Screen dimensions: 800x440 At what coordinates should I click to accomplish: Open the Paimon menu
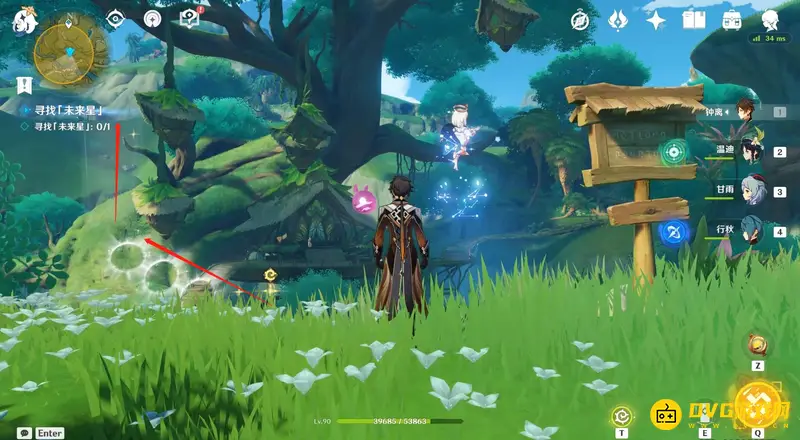pyautogui.click(x=19, y=19)
